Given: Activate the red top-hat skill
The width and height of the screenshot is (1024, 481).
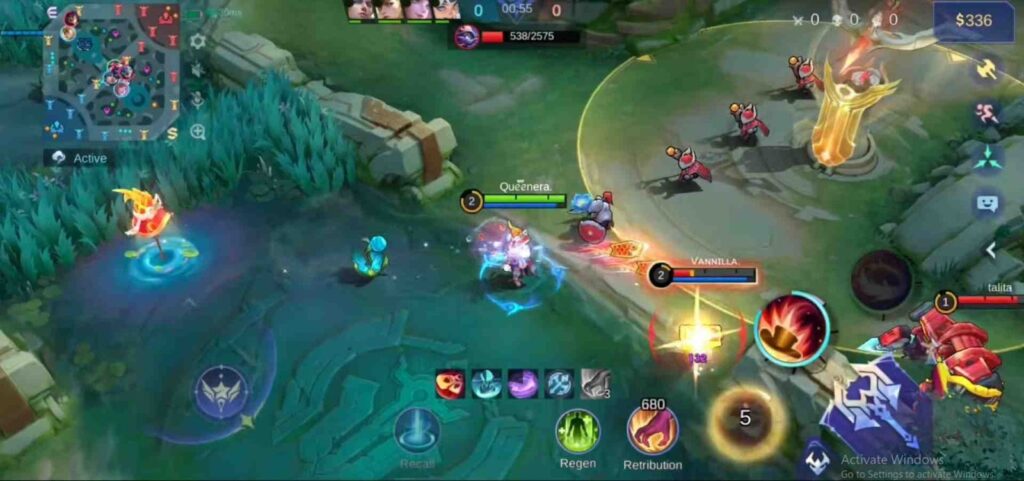Looking at the screenshot, I should pos(792,328).
